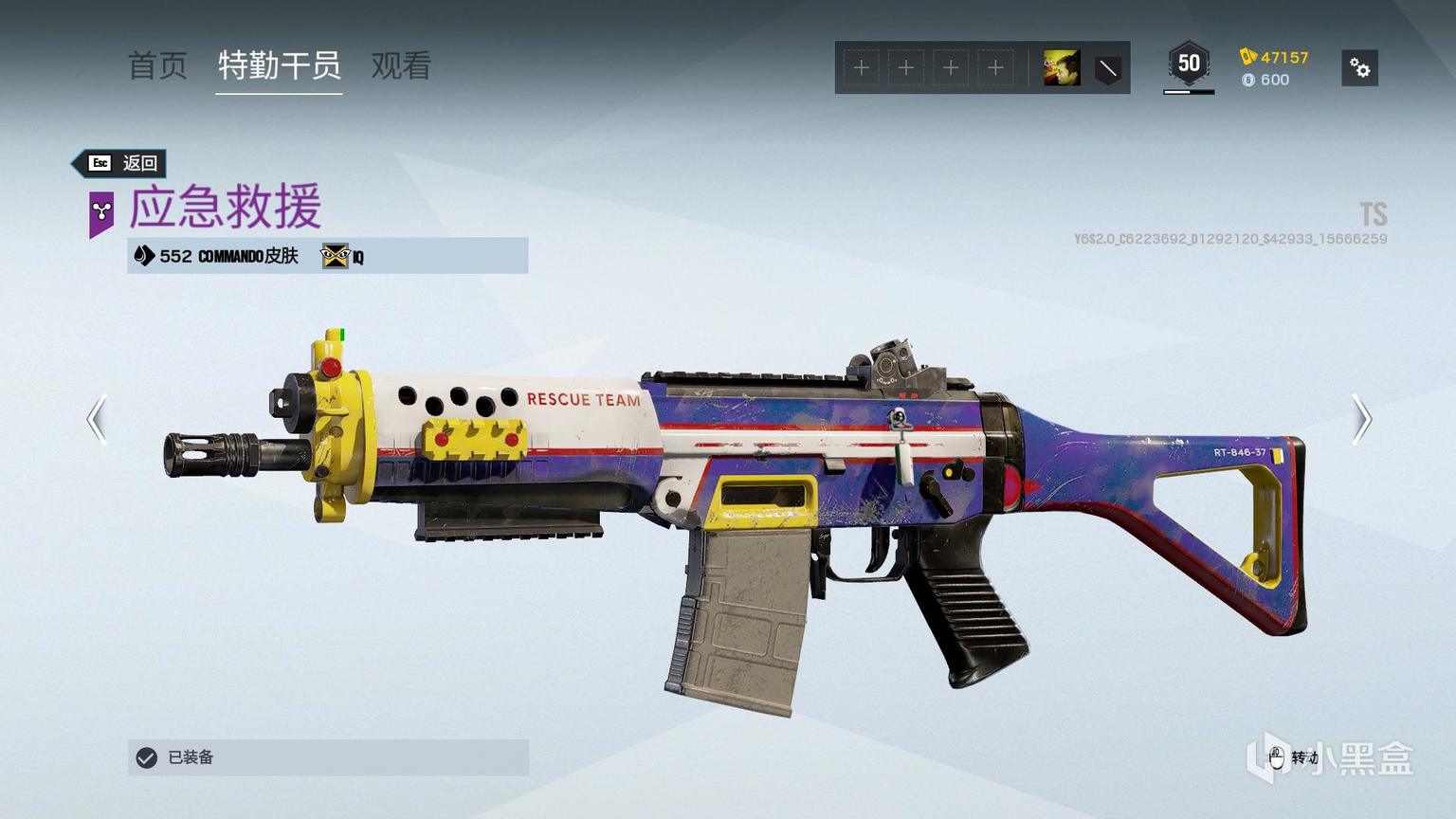The image size is (1456, 819).
Task: Click the 47157 renown currency counter
Action: pos(1274,57)
